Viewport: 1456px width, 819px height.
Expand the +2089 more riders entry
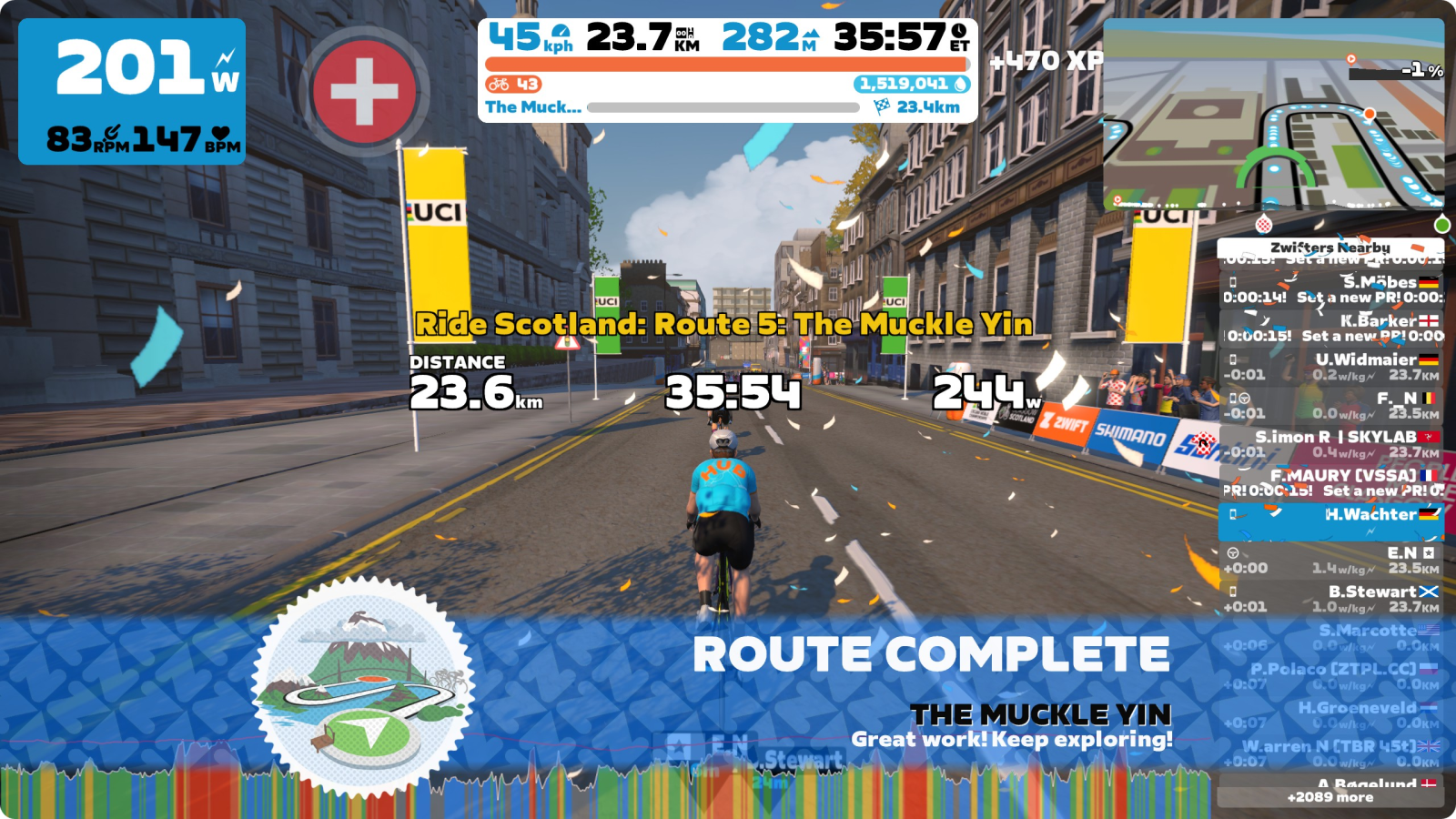click(1330, 797)
